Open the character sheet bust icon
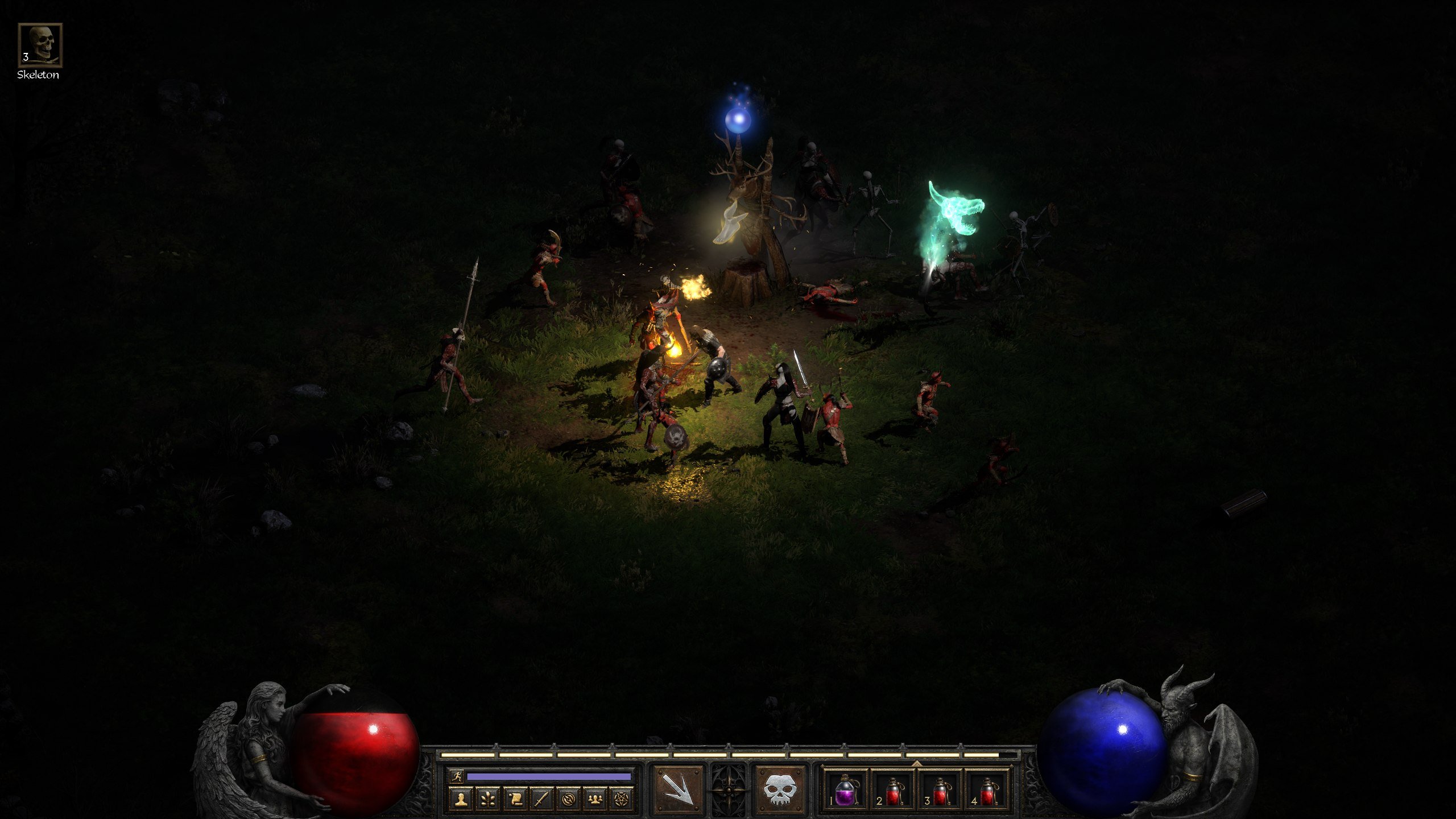 pyautogui.click(x=461, y=799)
